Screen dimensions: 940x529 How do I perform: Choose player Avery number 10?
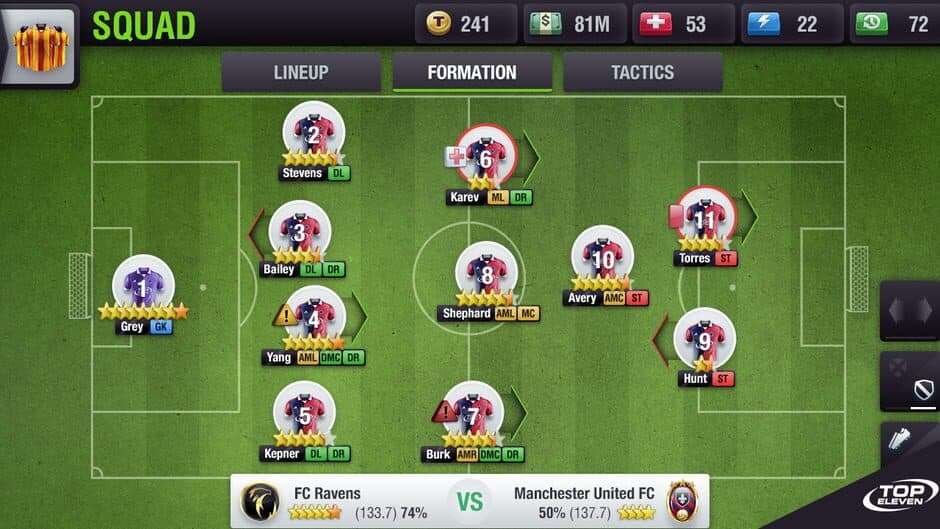(602, 258)
